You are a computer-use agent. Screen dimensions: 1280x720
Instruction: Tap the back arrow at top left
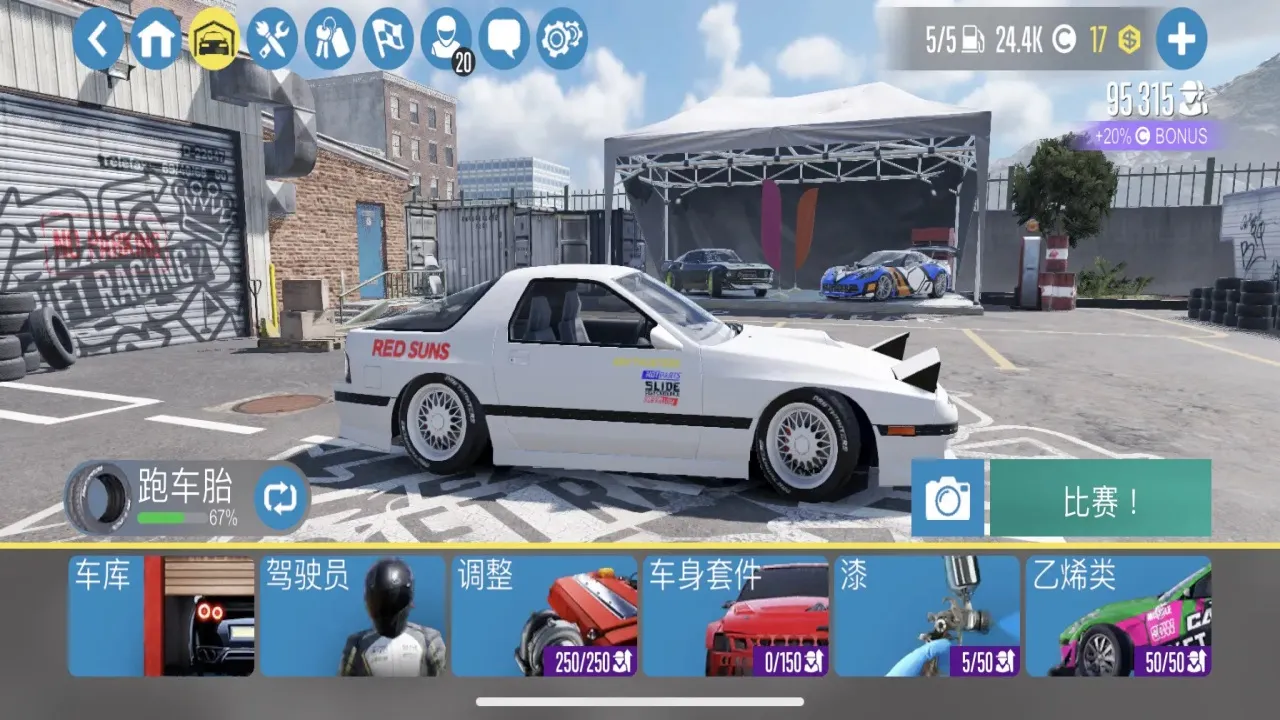tap(99, 40)
